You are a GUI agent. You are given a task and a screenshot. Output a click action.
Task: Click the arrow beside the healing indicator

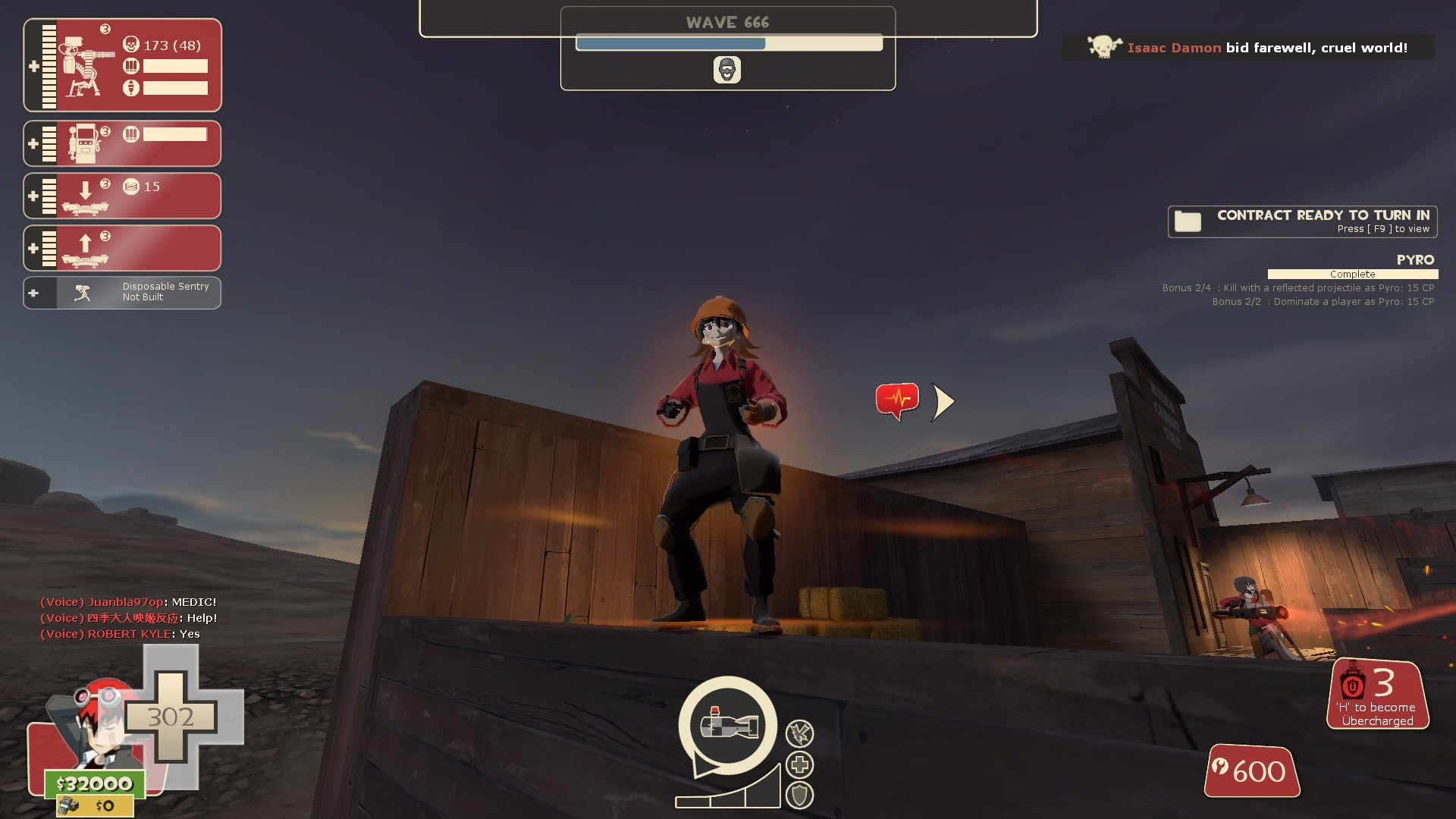point(942,401)
